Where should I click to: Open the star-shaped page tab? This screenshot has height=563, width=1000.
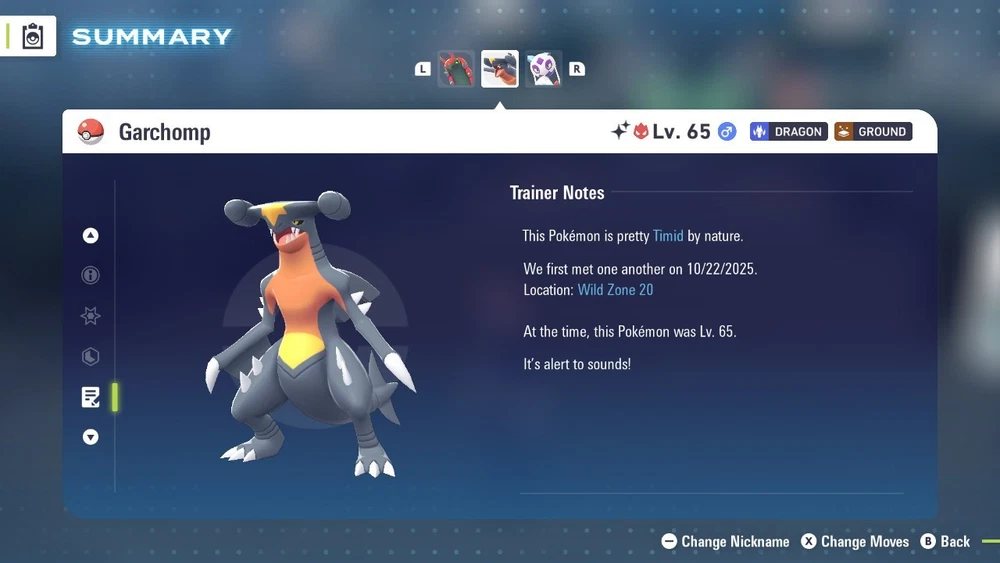[x=91, y=316]
